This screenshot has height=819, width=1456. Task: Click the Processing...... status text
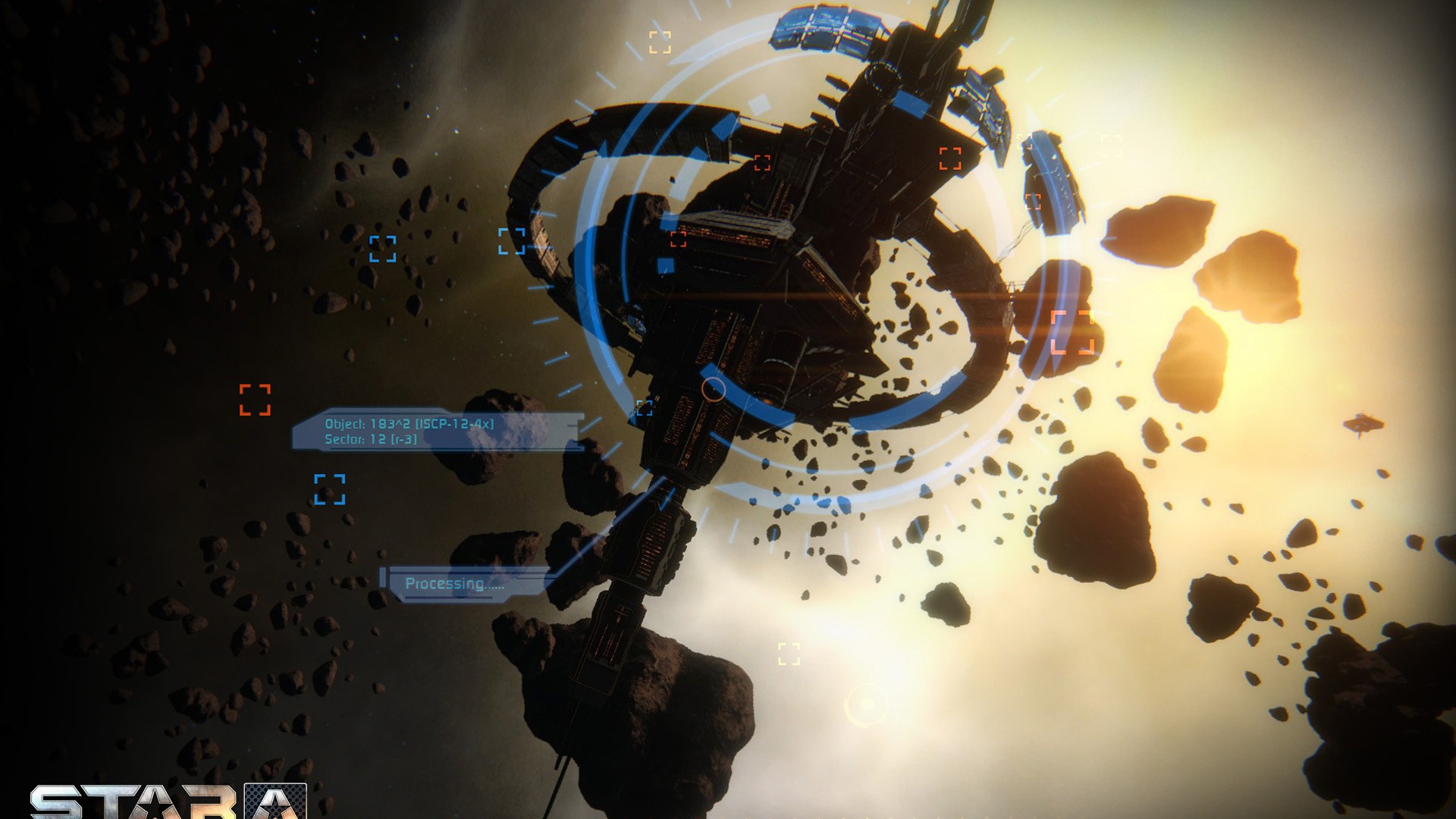coord(453,585)
